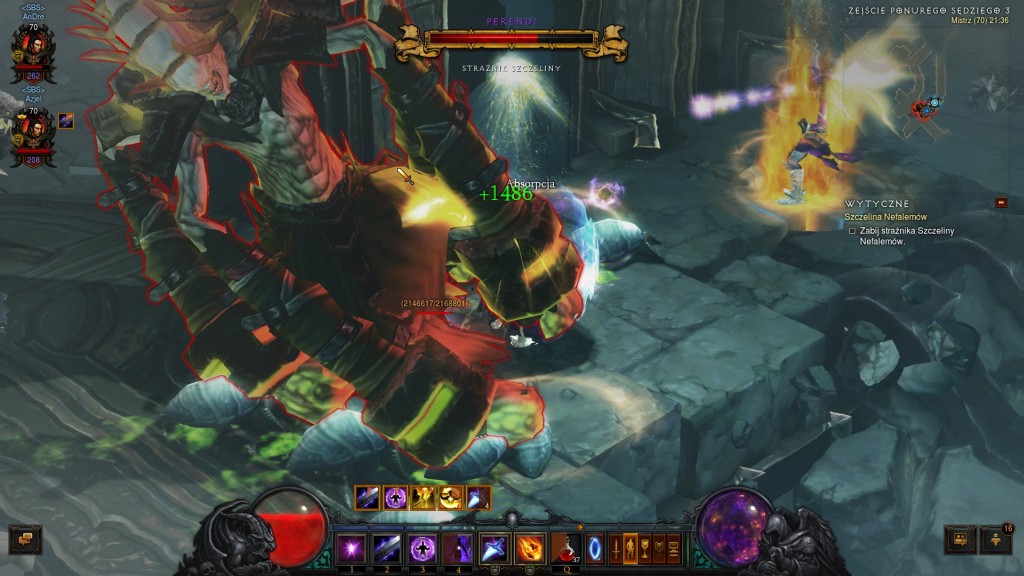Image resolution: width=1024 pixels, height=576 pixels.
Task: Select Azjel's party portrait
Action: tap(33, 130)
